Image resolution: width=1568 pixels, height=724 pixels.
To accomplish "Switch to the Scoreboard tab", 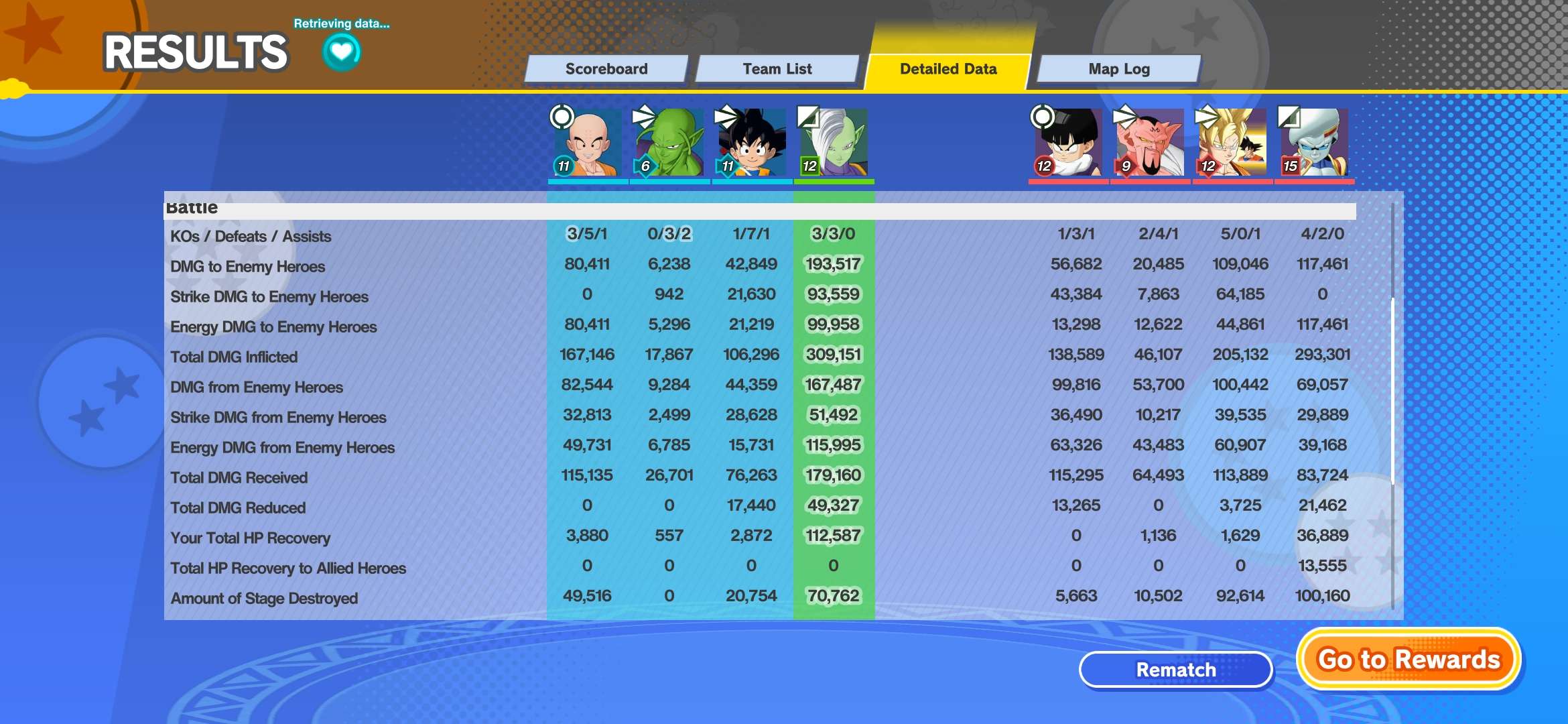I will coord(606,69).
